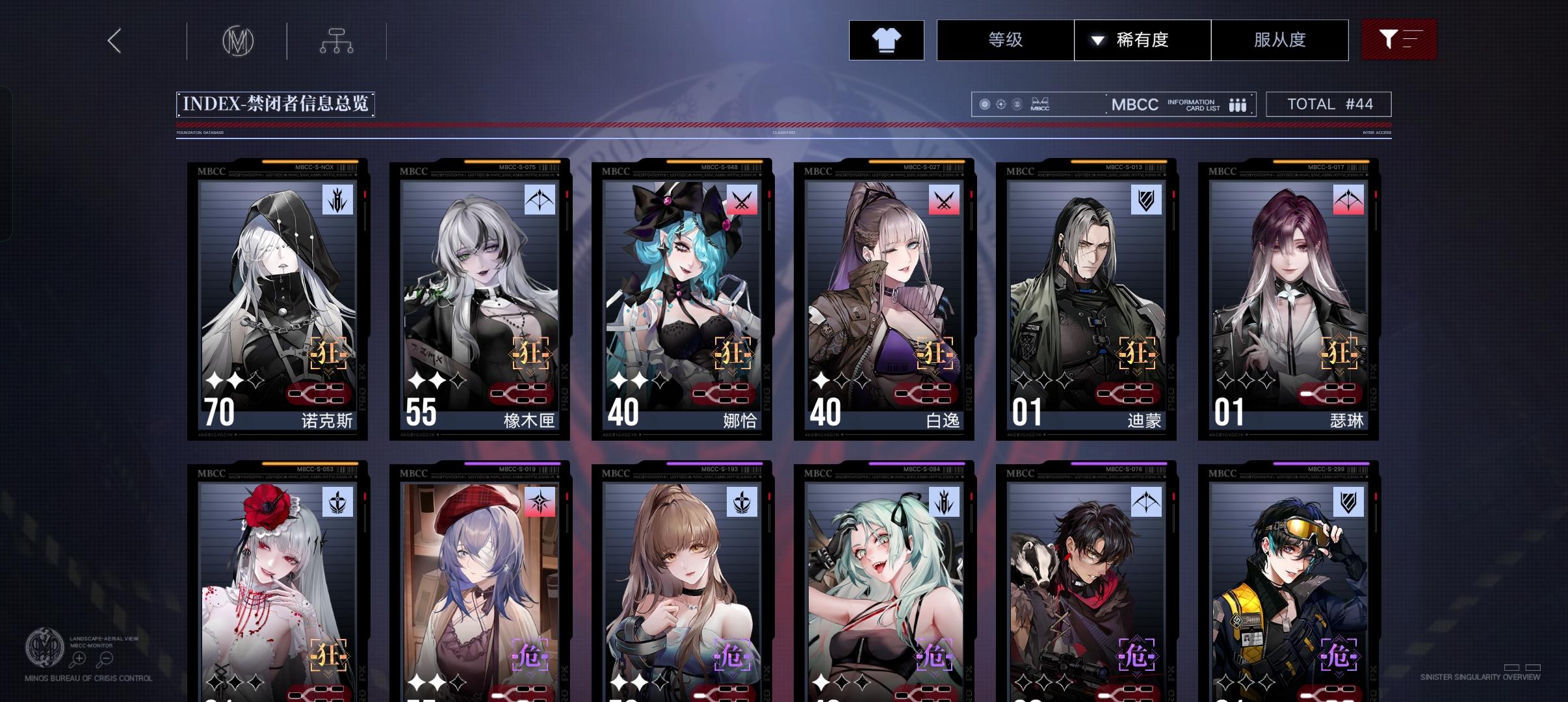
Task: Click the shirt outfit display icon
Action: pos(887,40)
